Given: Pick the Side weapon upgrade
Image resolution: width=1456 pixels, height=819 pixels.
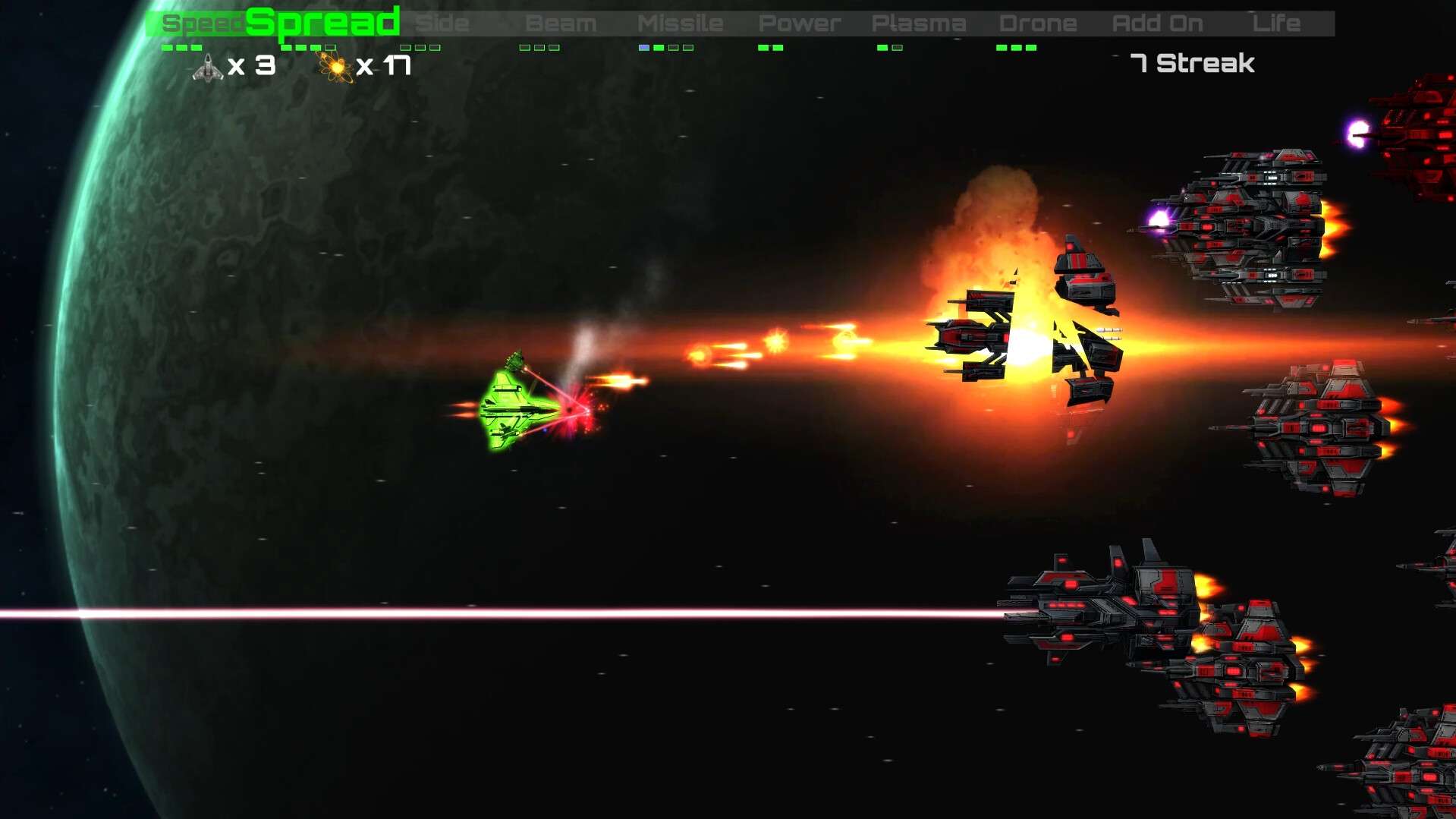Looking at the screenshot, I should [x=442, y=24].
